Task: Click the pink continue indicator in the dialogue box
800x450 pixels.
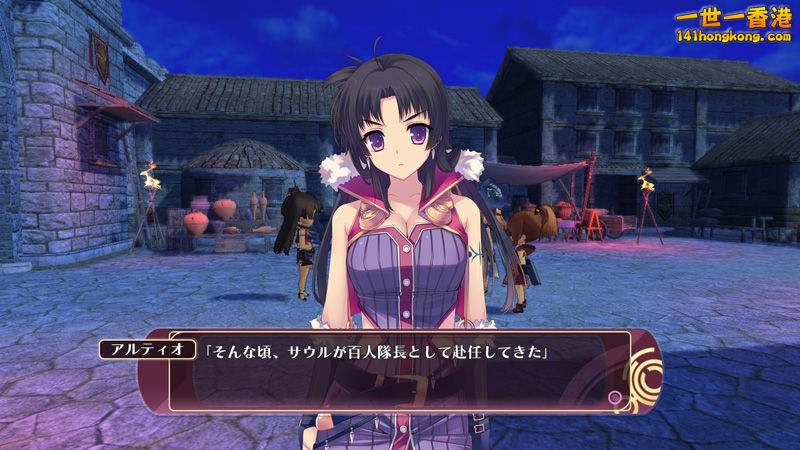Action: [614, 398]
